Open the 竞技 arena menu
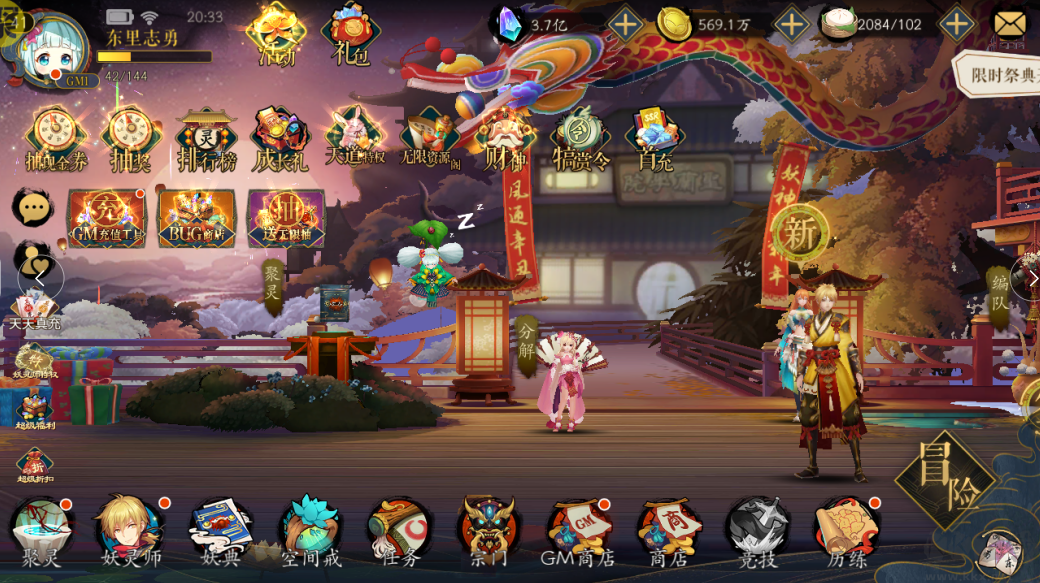1040x583 pixels. [757, 530]
